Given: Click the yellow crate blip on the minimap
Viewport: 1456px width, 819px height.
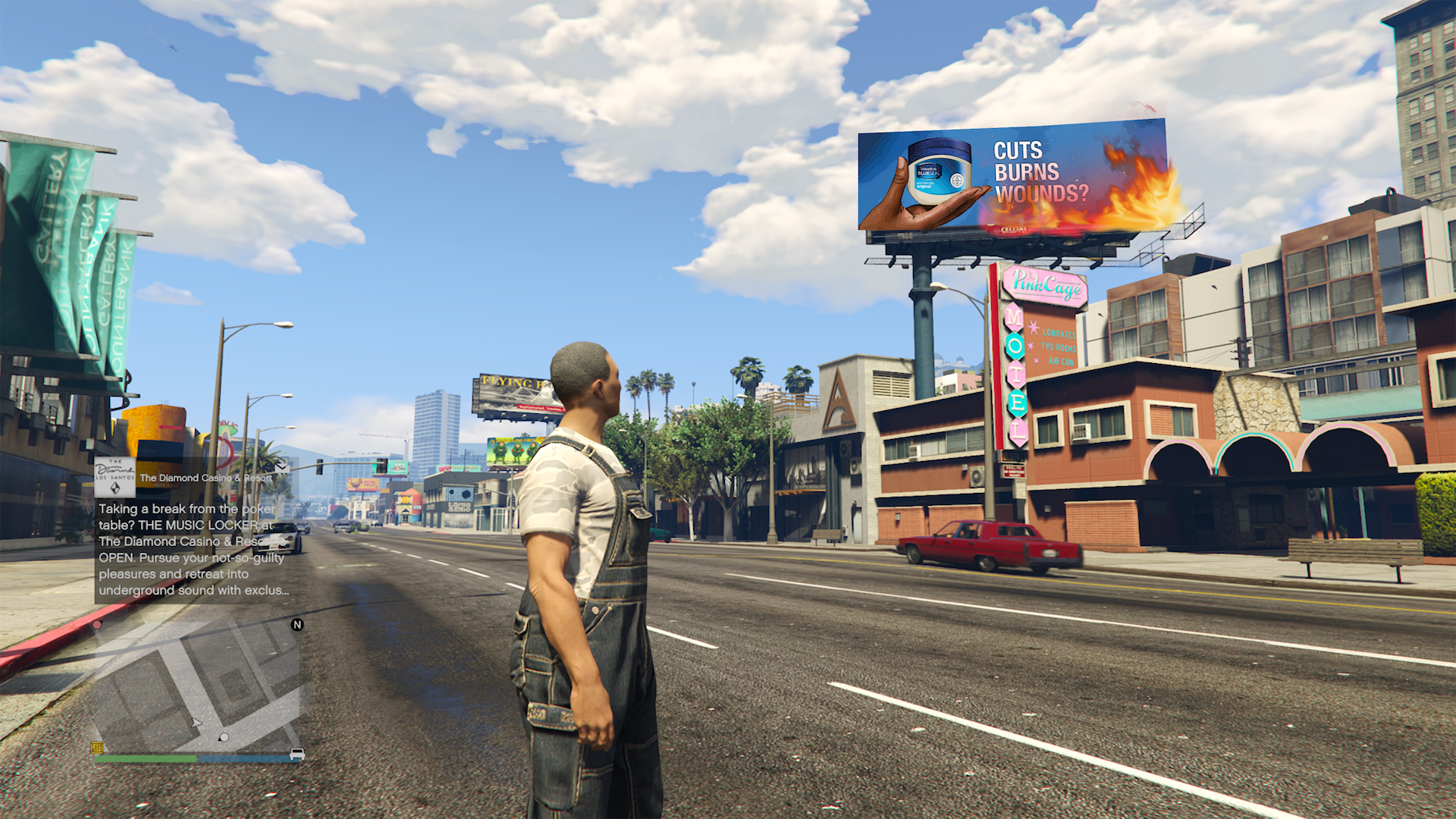Looking at the screenshot, I should [x=97, y=748].
